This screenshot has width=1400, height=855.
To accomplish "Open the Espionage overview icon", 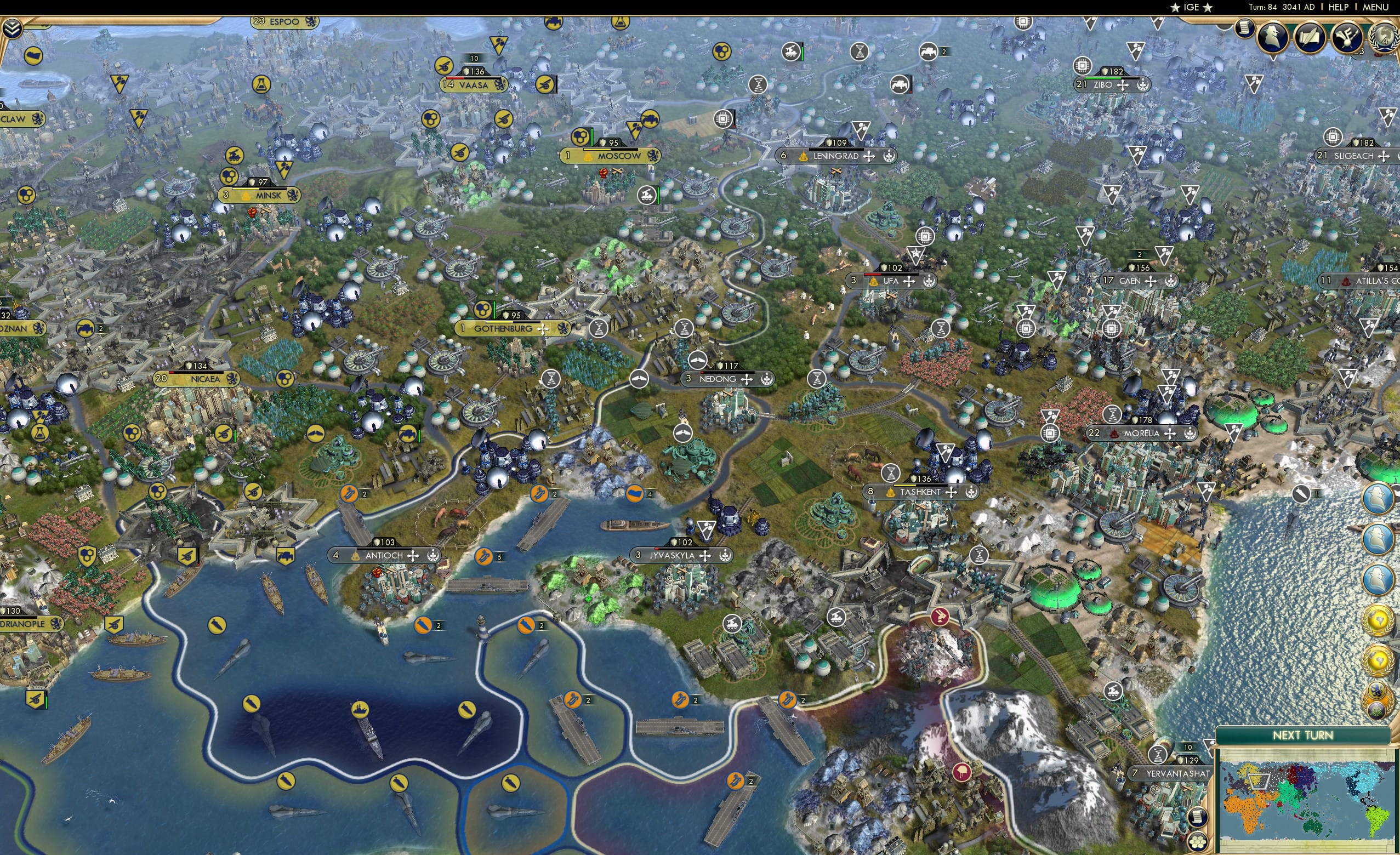I will (1272, 37).
